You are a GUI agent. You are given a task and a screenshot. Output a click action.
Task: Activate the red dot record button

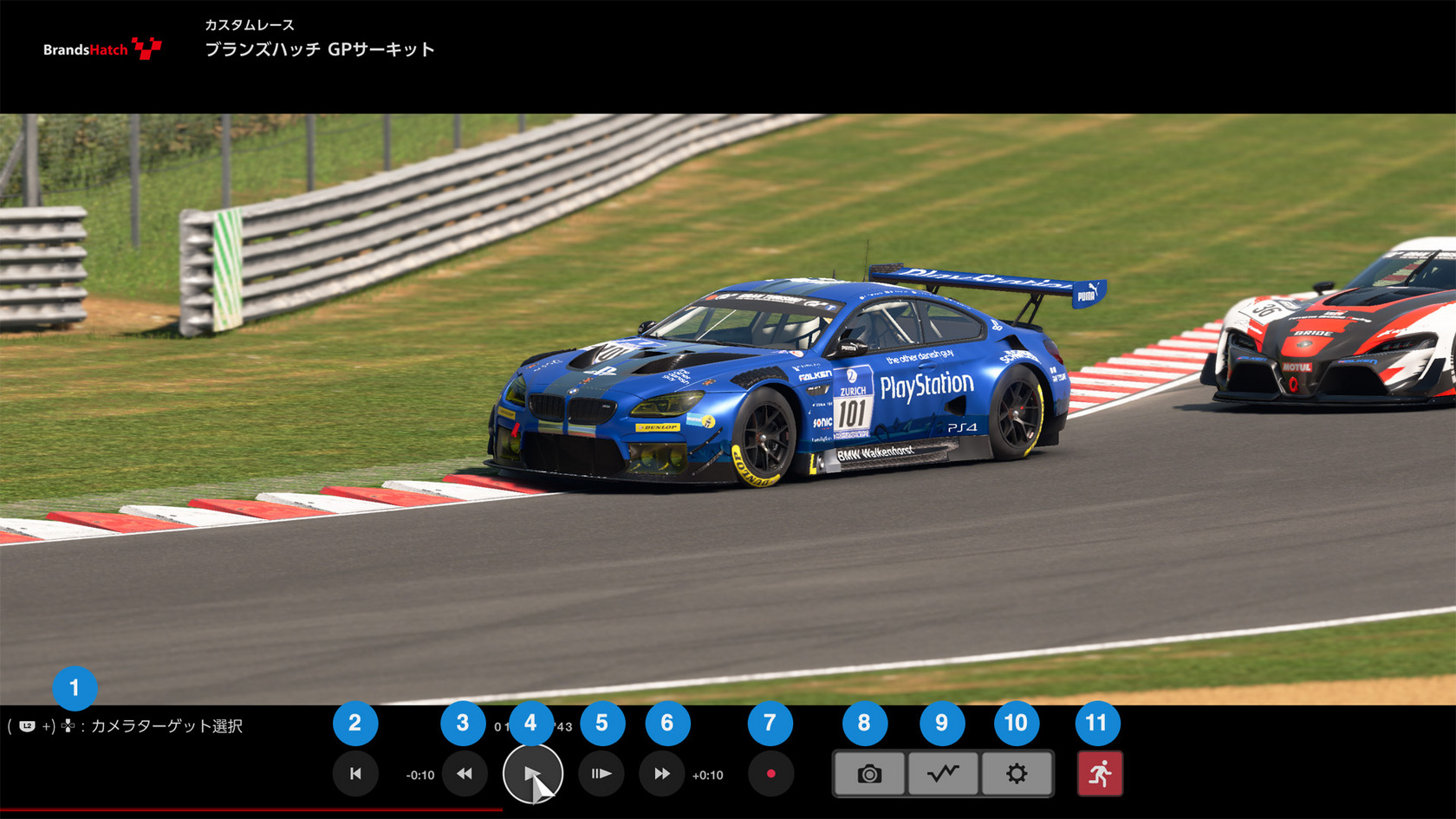tap(770, 774)
